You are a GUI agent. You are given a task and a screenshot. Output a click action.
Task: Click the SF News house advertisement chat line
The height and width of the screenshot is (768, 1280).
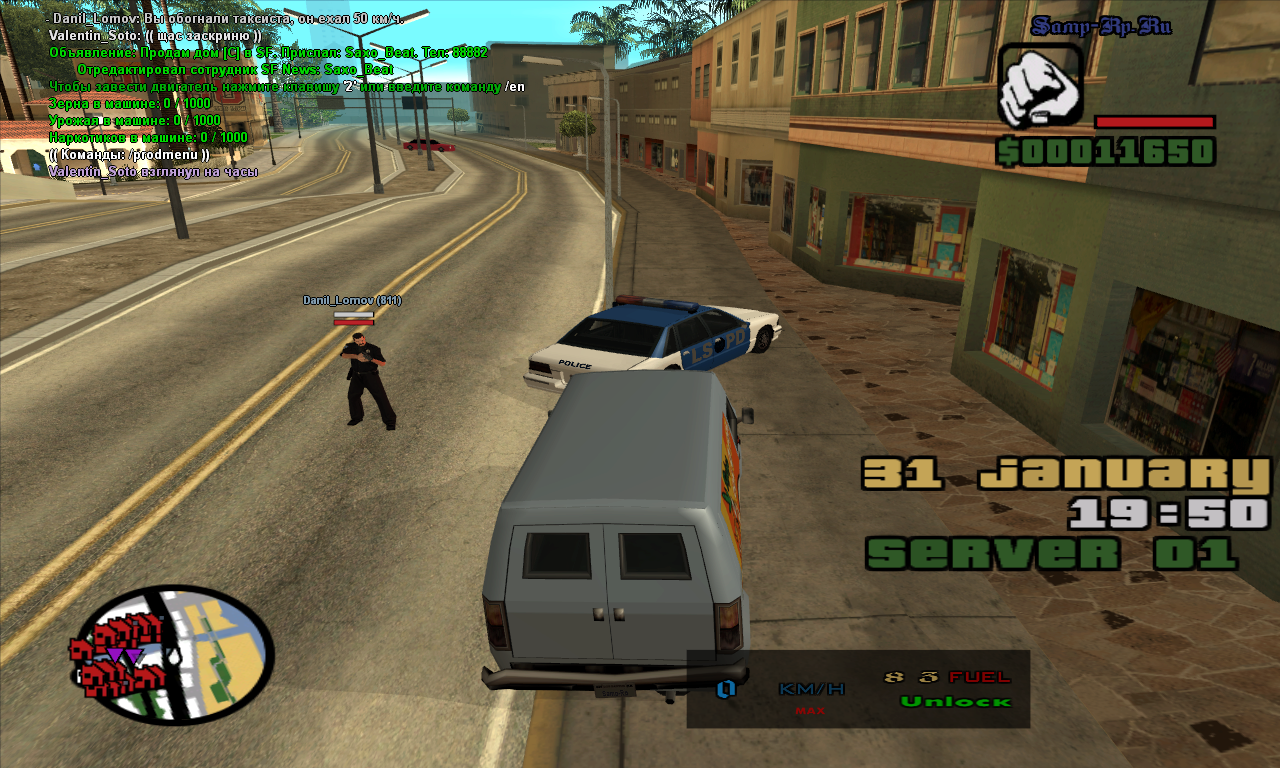click(x=268, y=52)
